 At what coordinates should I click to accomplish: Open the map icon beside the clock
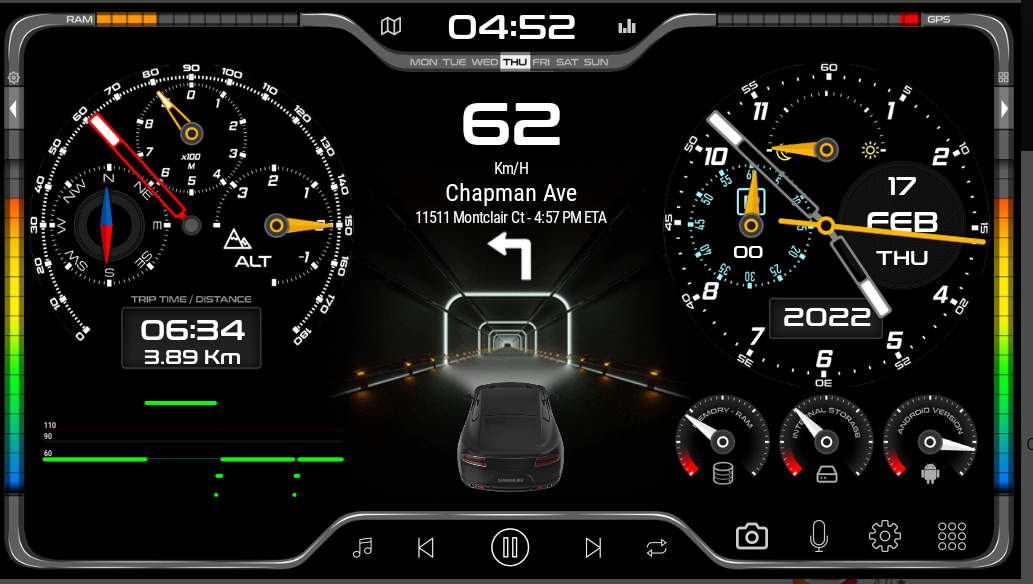[391, 27]
